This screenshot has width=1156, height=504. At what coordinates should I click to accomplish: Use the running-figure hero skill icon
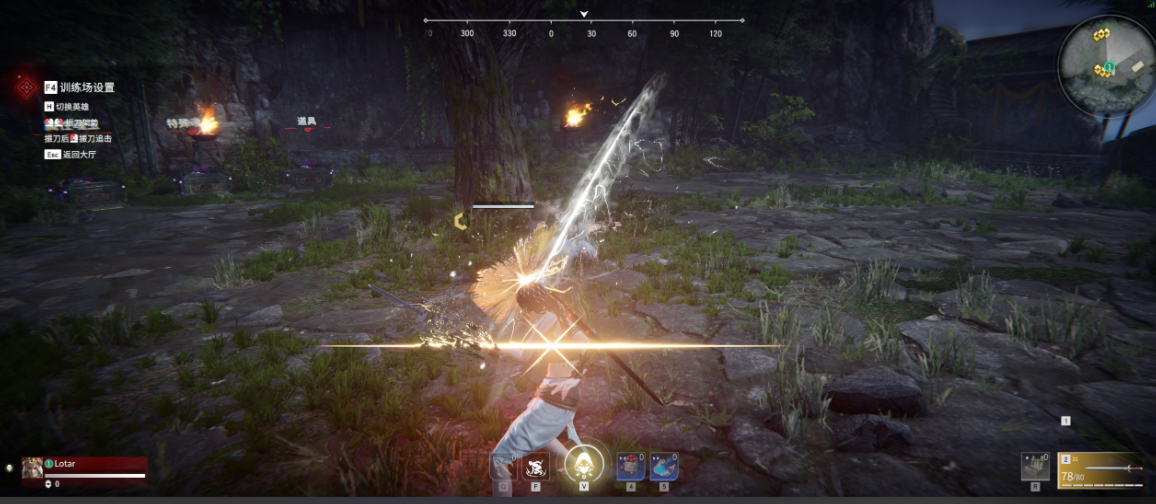pyautogui.click(x=536, y=466)
